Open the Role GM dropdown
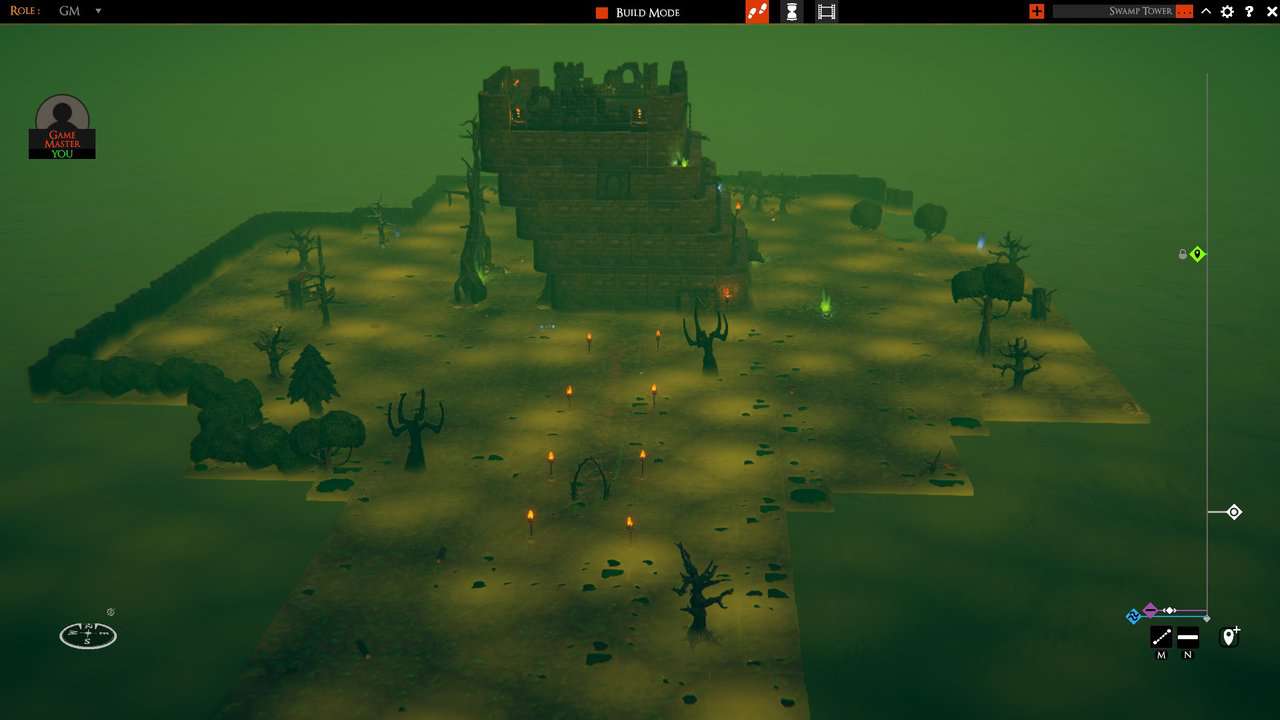Screen dimensions: 1280x720 coord(80,11)
